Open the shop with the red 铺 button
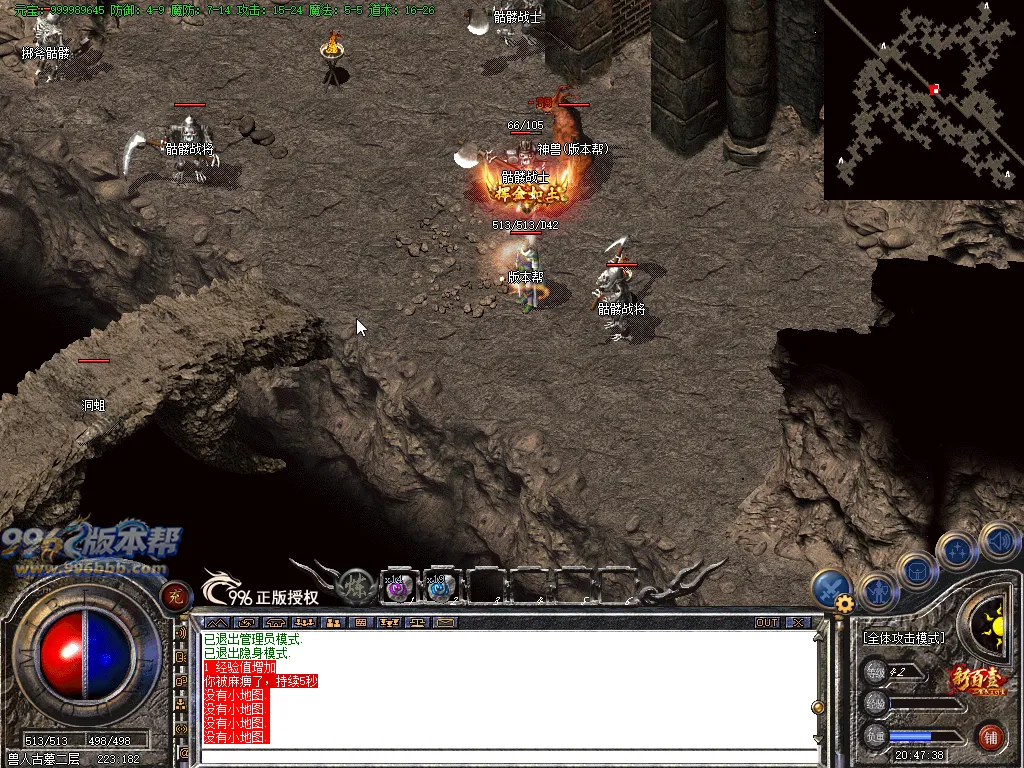 (992, 738)
